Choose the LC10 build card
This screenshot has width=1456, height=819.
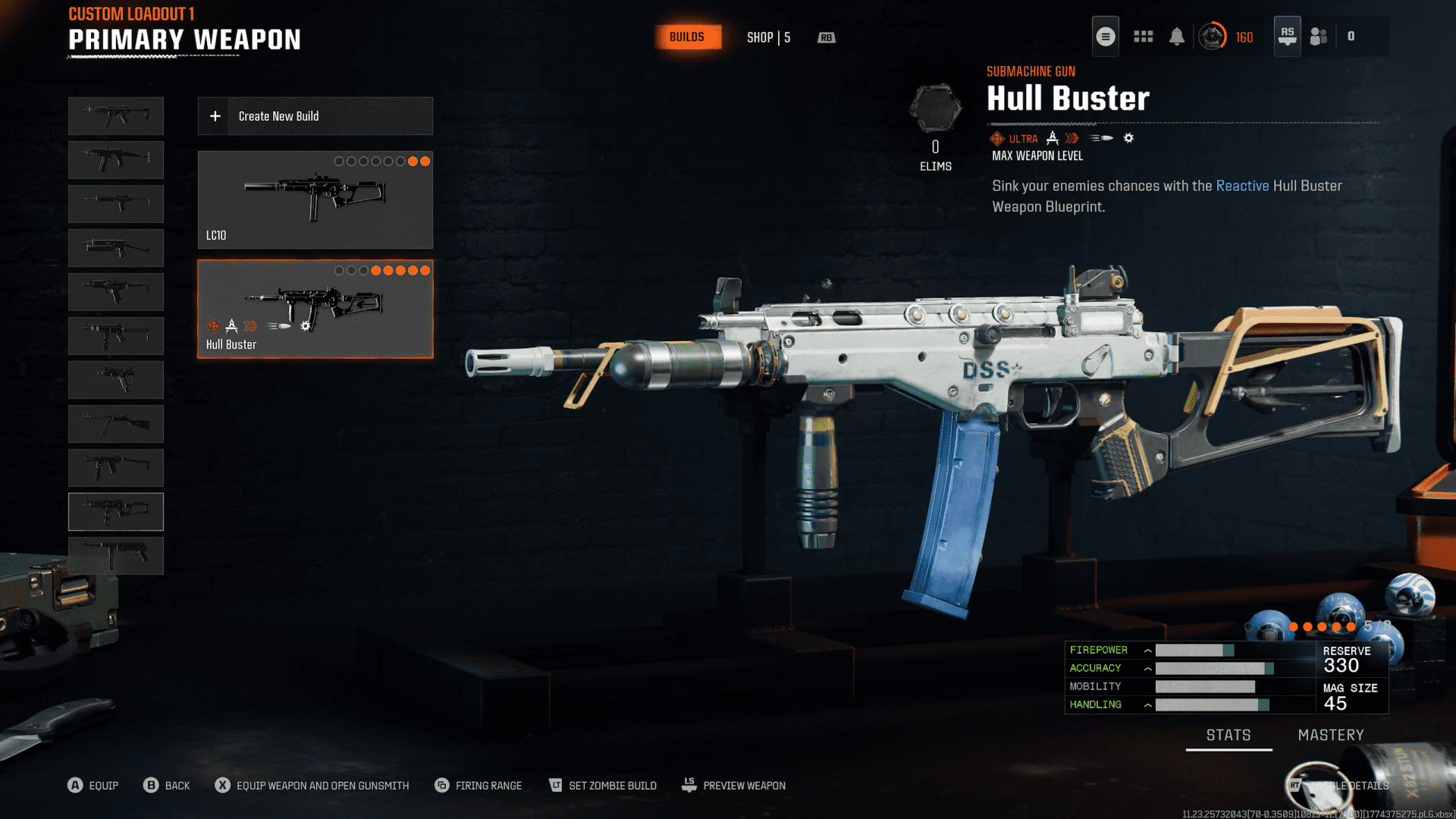click(x=315, y=199)
